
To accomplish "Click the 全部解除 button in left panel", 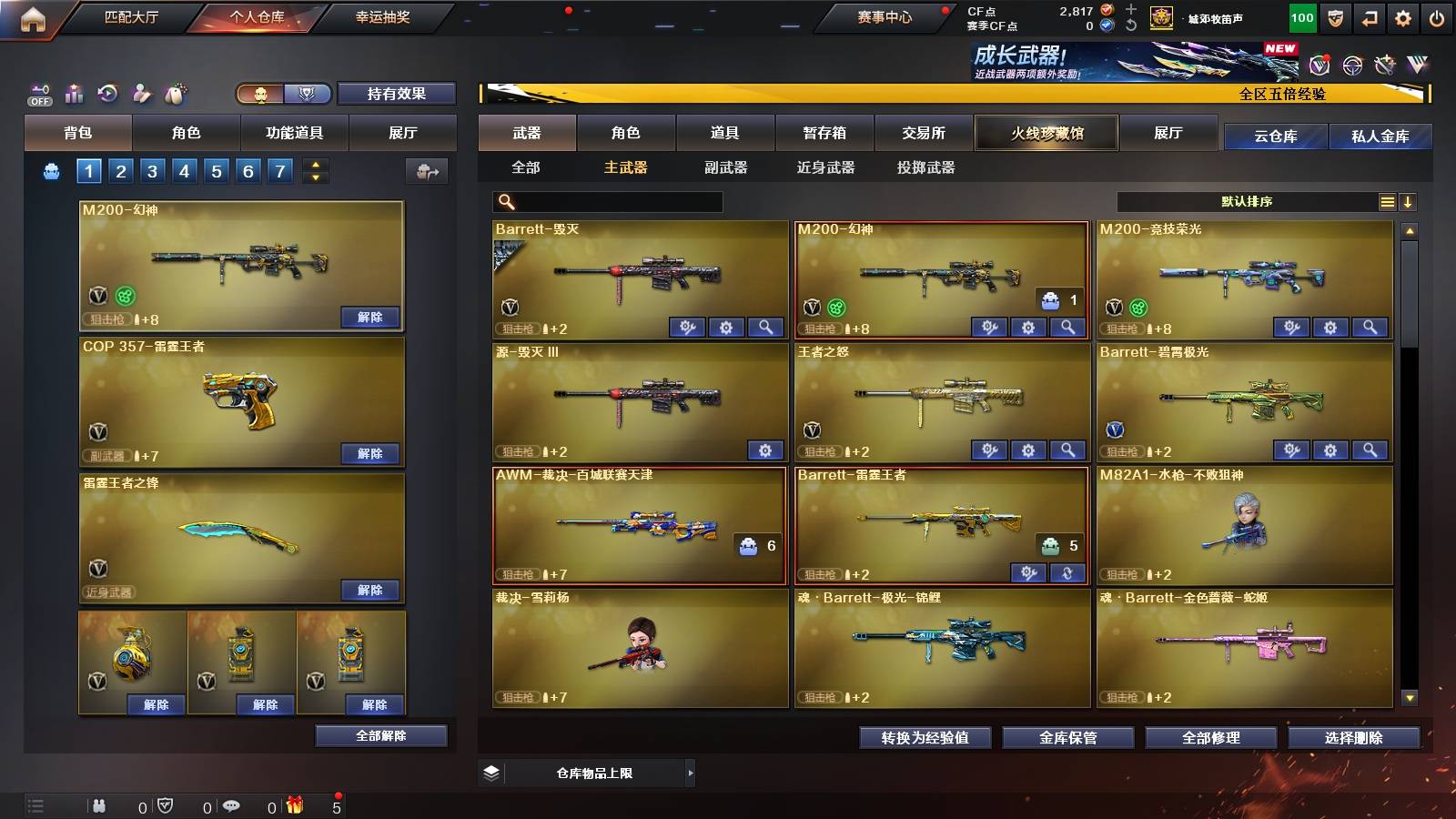I will pyautogui.click(x=380, y=735).
